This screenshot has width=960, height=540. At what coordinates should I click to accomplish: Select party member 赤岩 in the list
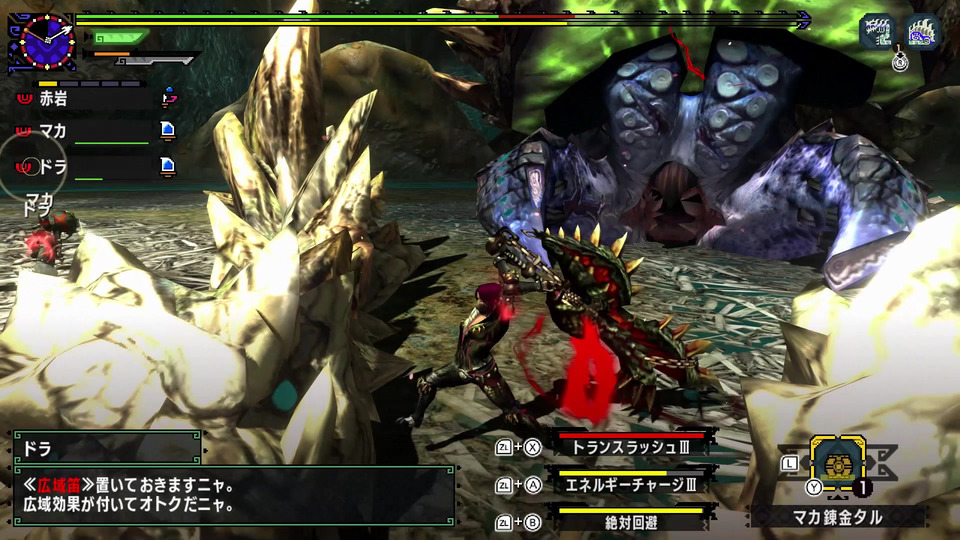point(90,99)
